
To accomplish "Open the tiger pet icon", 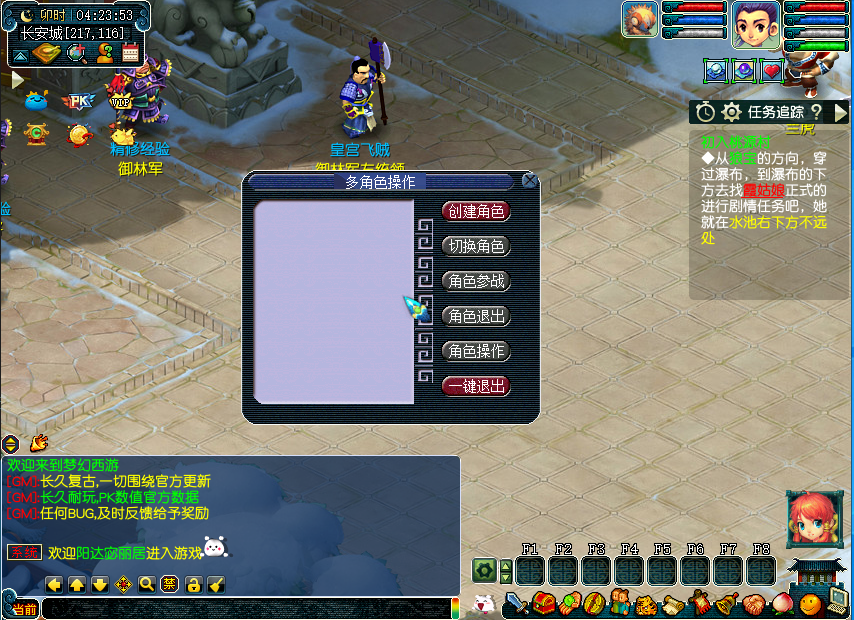I will click(646, 603).
